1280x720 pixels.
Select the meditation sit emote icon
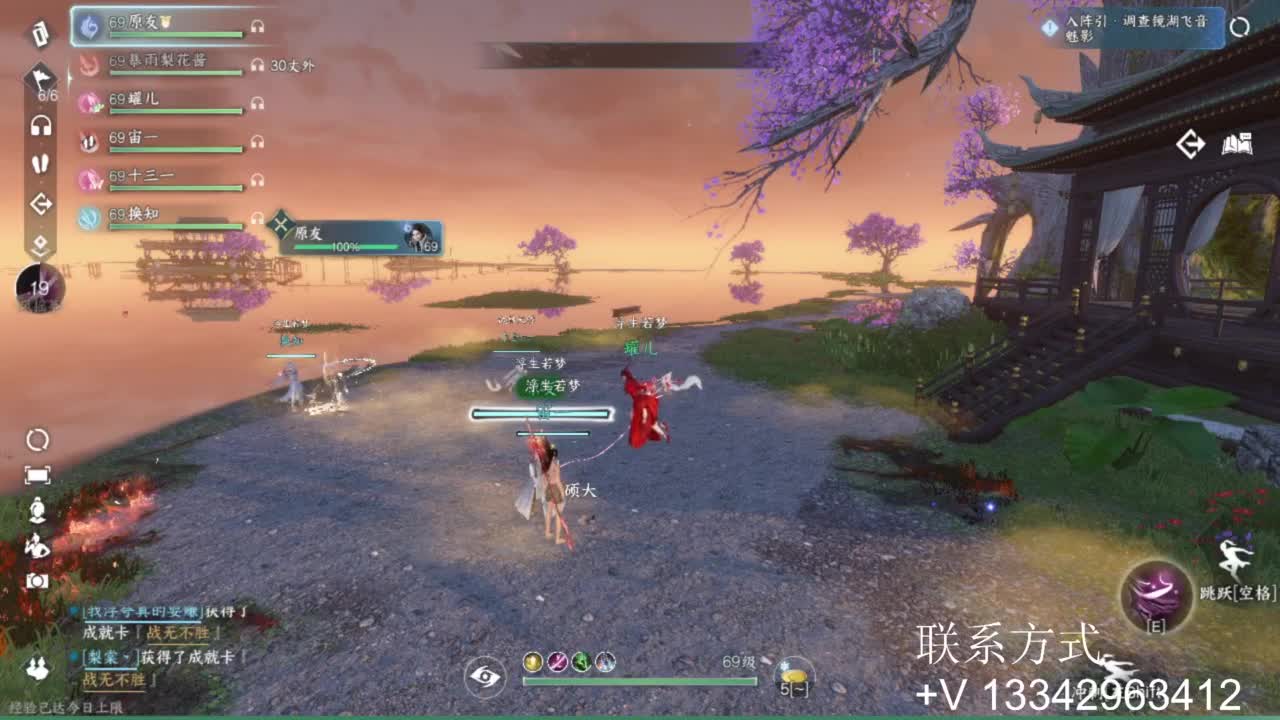point(37,510)
